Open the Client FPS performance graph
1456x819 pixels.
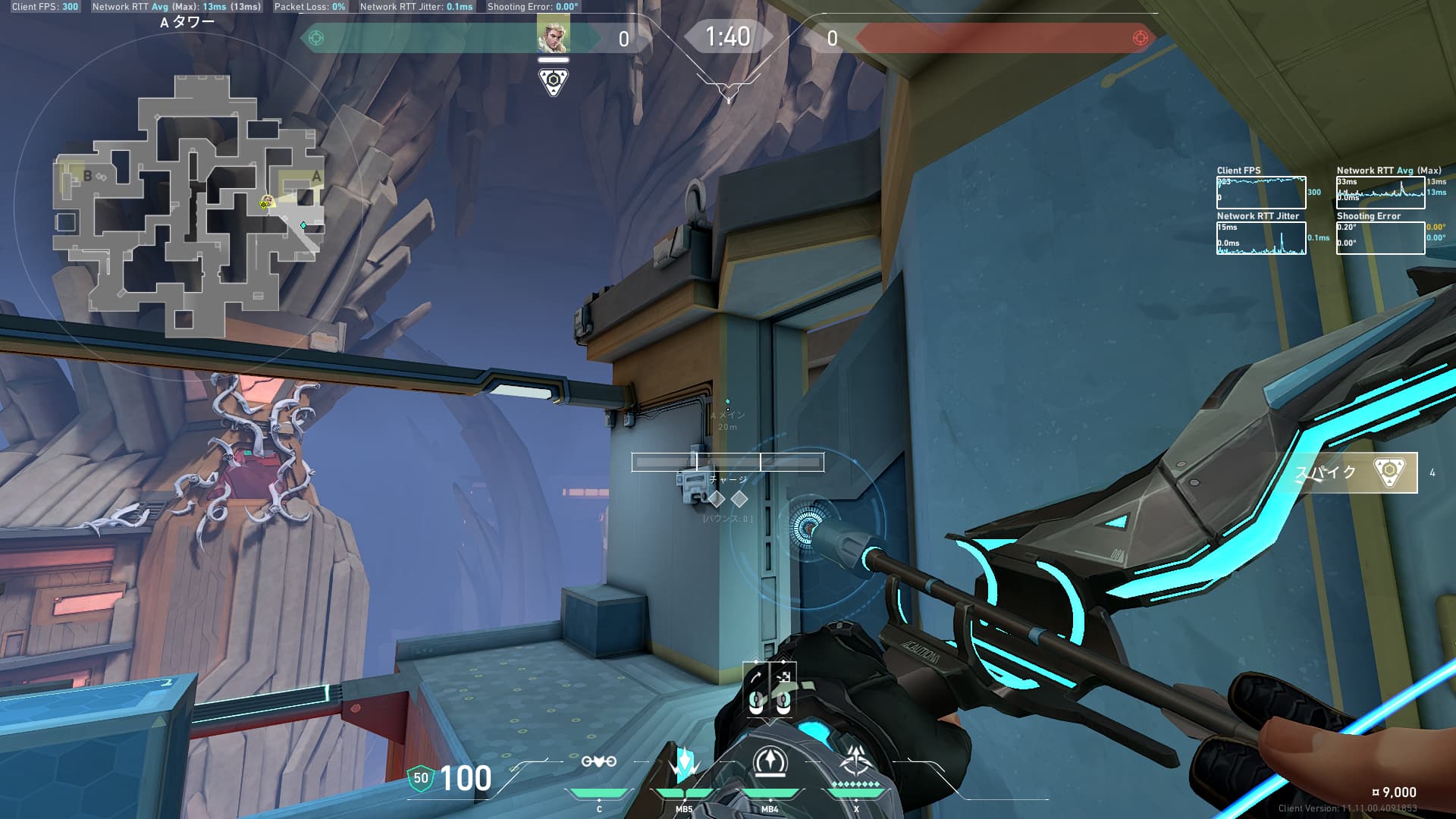(x=1261, y=193)
